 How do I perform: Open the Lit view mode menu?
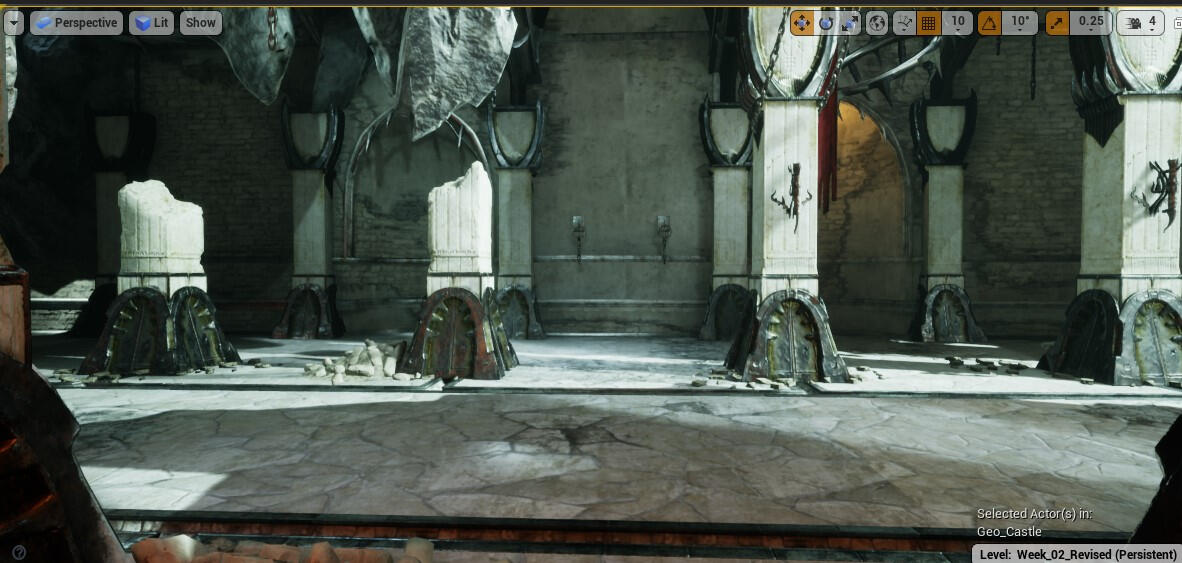[151, 22]
